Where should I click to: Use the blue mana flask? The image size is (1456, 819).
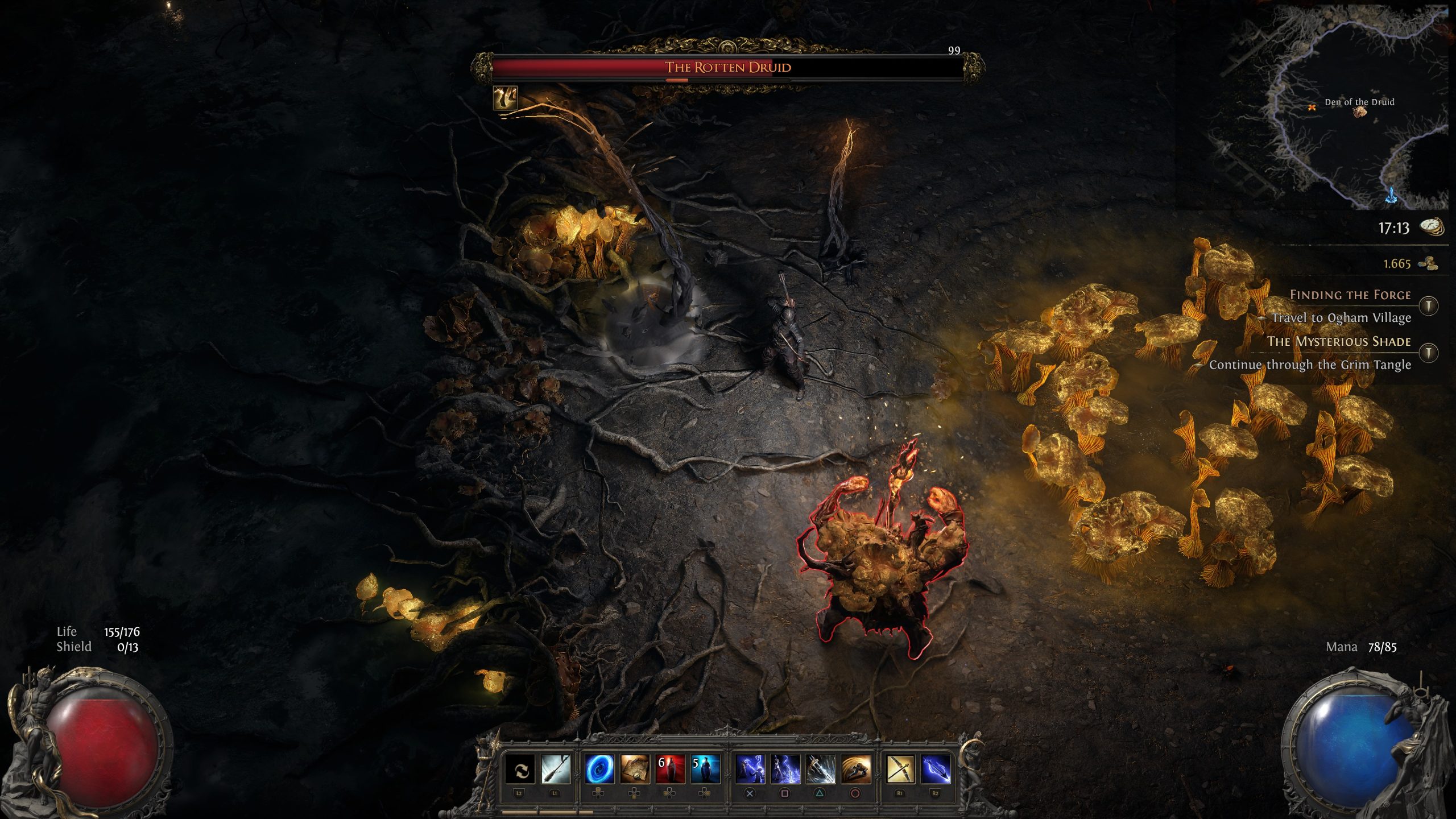(705, 770)
